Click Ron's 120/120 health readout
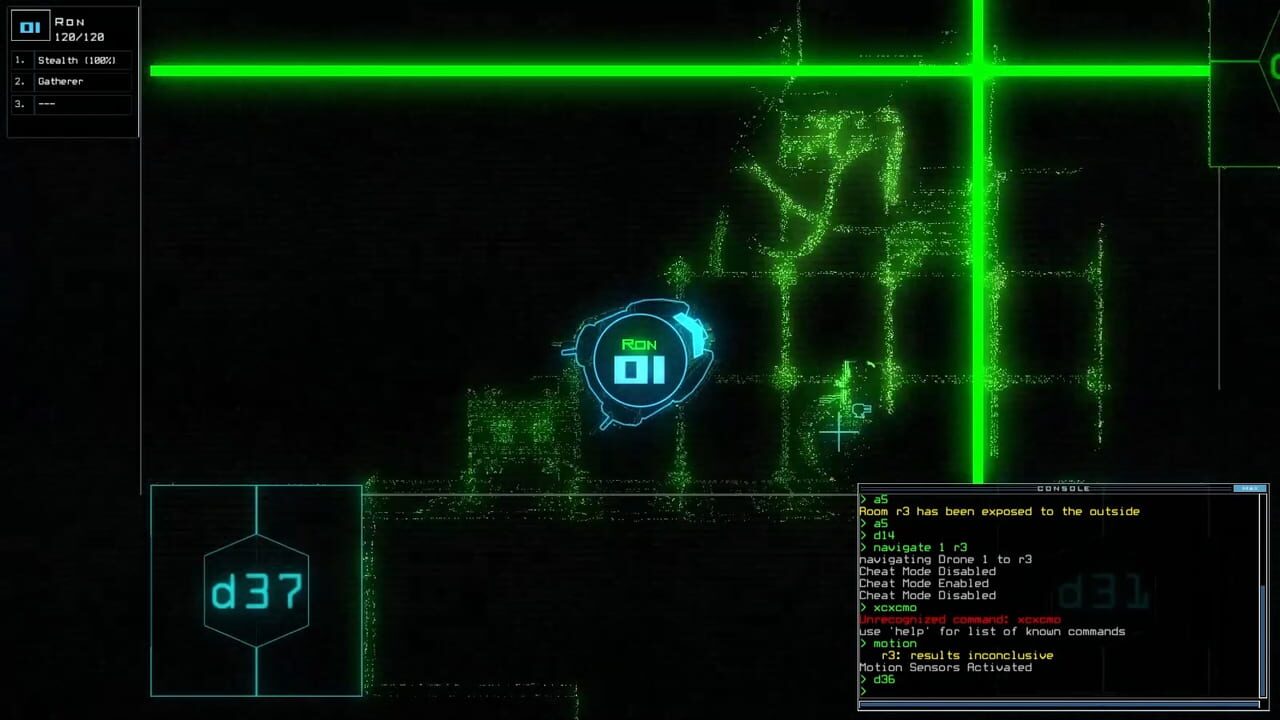 coord(79,34)
